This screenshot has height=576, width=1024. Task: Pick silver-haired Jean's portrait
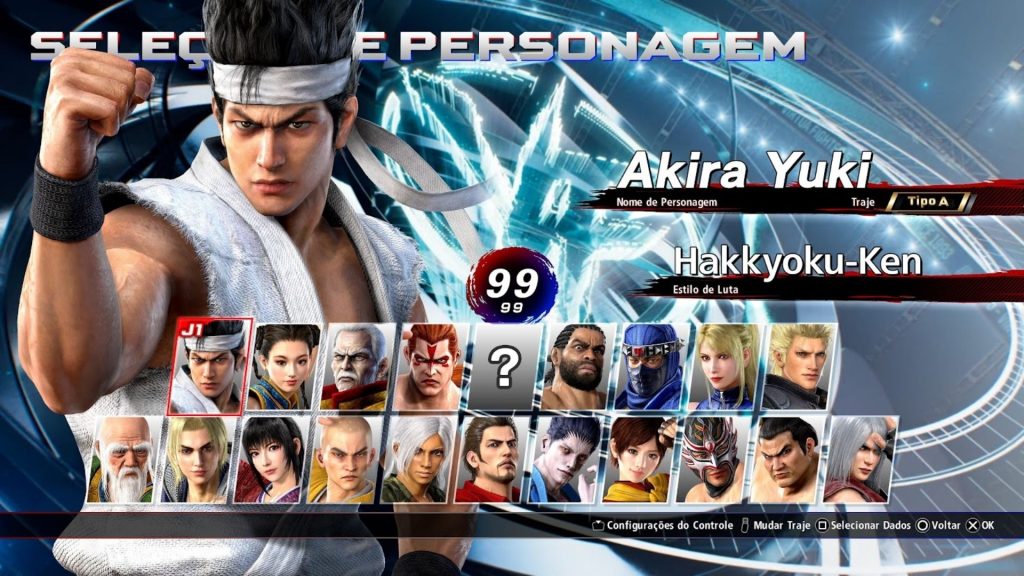point(859,459)
